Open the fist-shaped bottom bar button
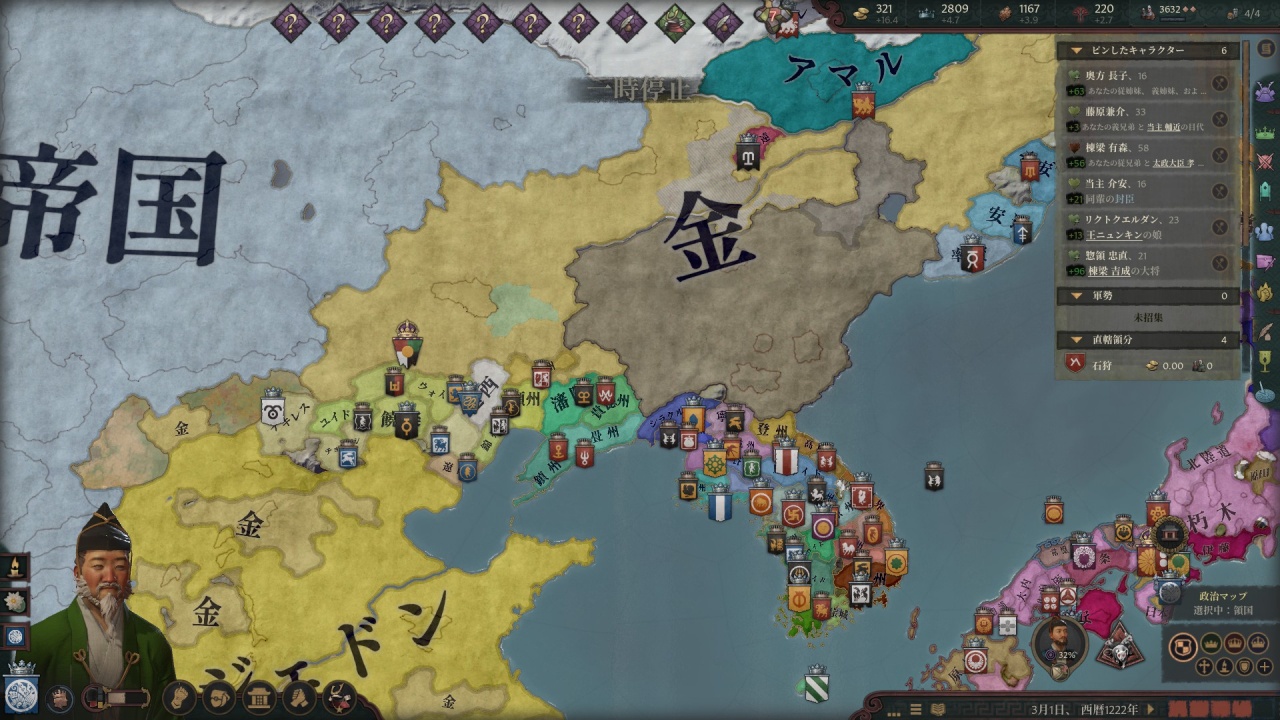The height and width of the screenshot is (720, 1280). pos(178,696)
